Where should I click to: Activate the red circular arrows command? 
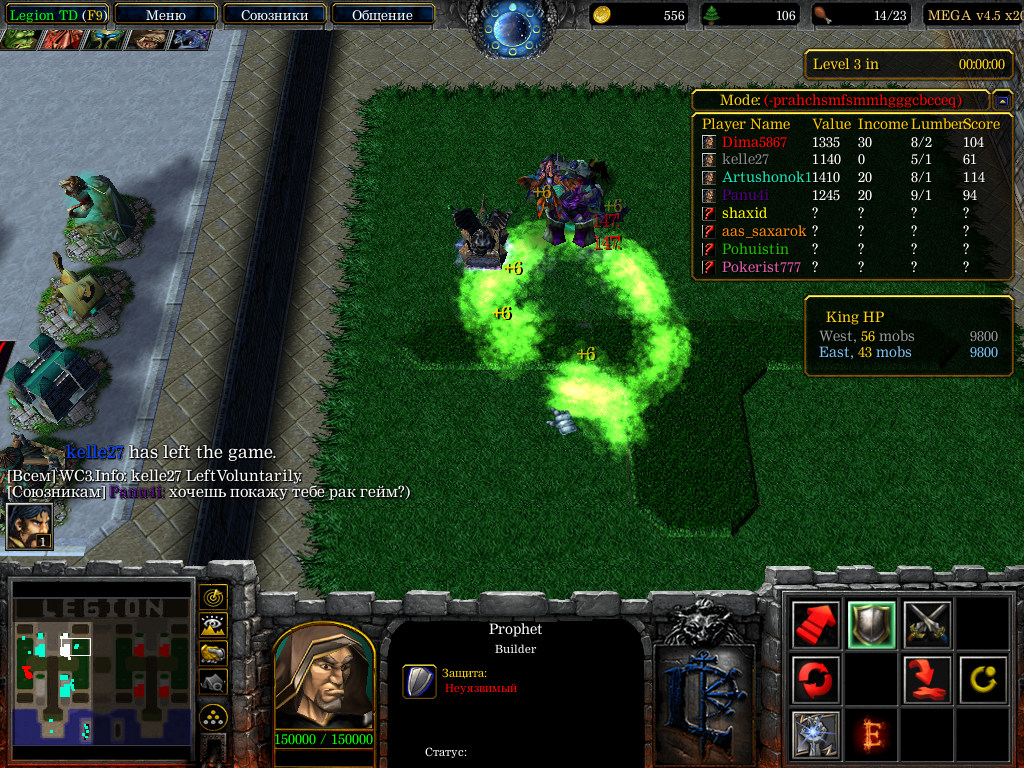coord(815,680)
